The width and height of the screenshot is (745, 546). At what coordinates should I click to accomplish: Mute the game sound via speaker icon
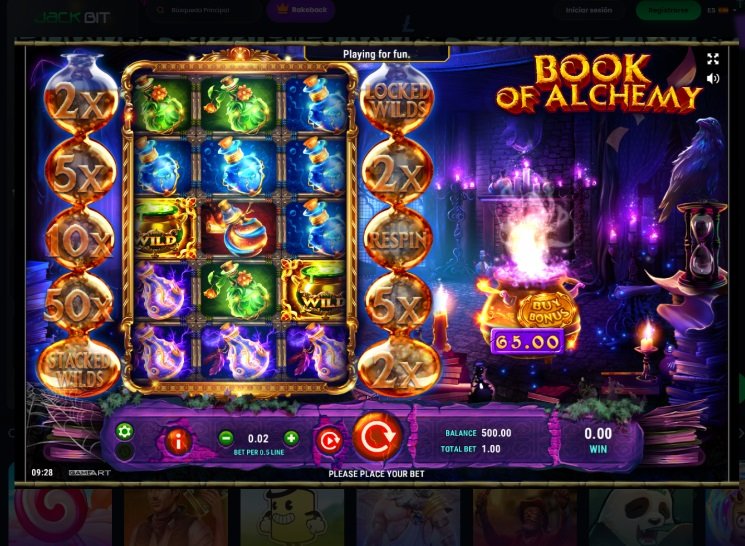pos(713,78)
